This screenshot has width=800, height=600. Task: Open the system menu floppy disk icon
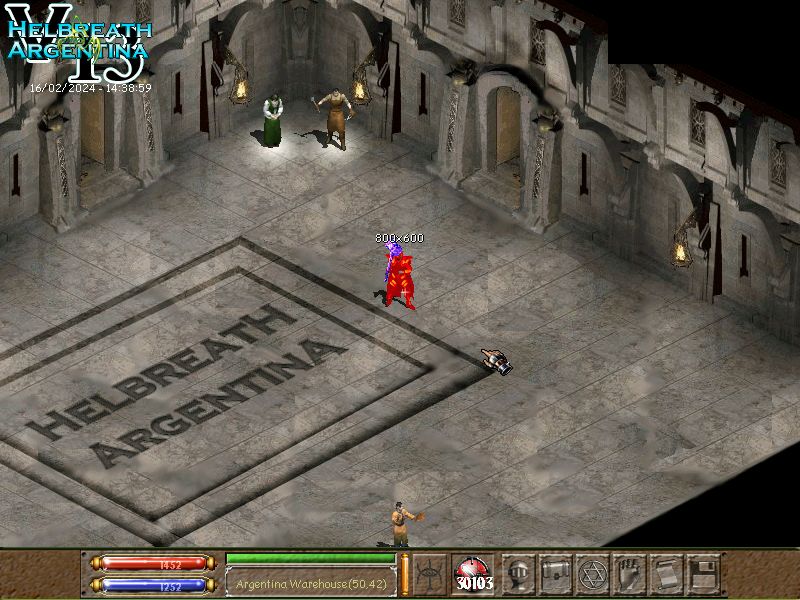click(x=703, y=573)
